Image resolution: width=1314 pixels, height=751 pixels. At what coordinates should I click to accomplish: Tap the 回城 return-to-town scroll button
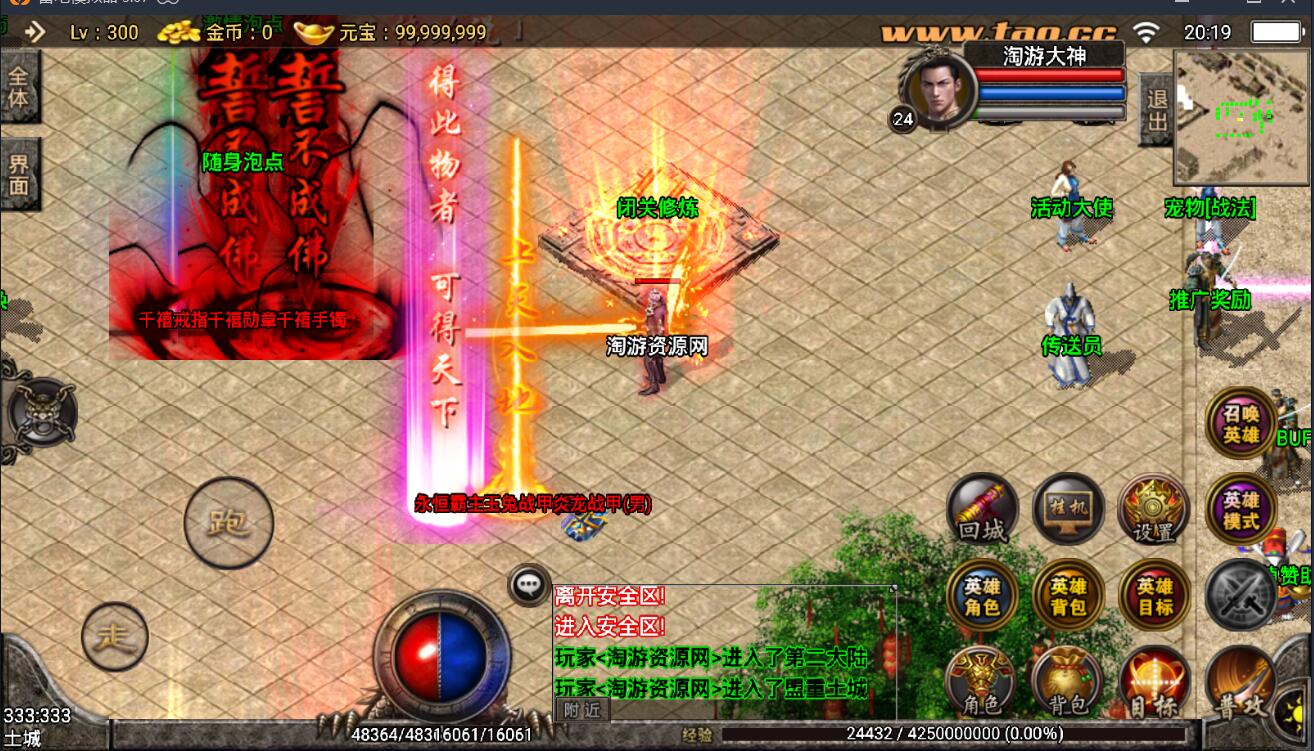pyautogui.click(x=982, y=510)
